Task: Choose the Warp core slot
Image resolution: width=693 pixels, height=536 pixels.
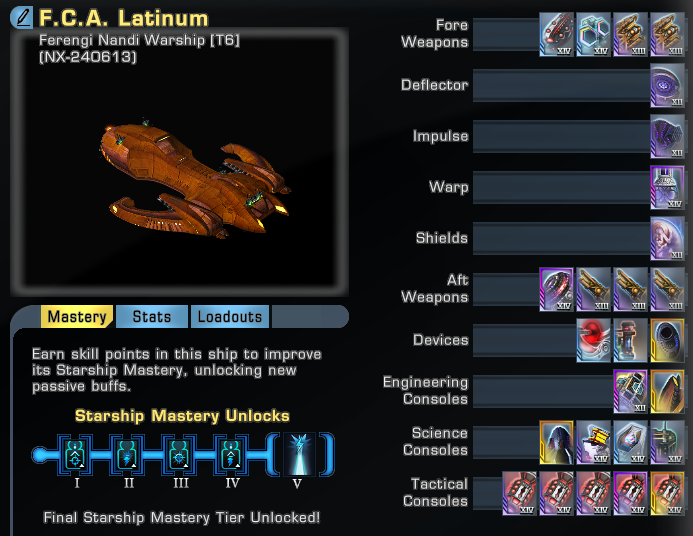Action: pyautogui.click(x=667, y=187)
